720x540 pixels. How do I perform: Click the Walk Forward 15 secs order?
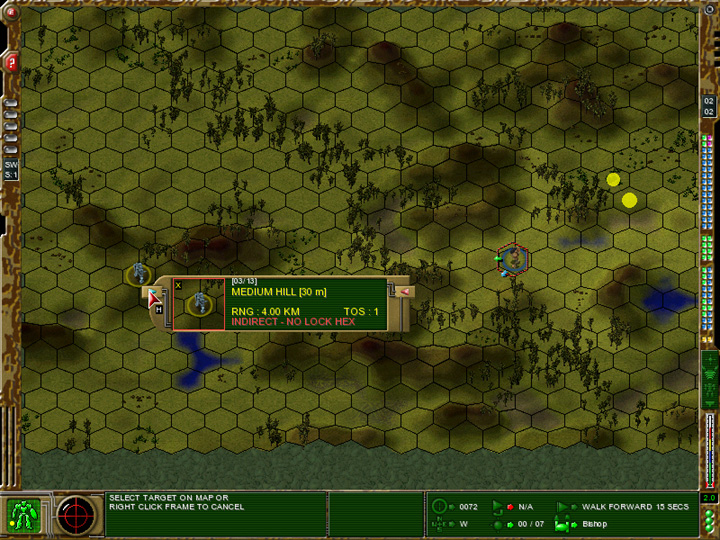point(622,507)
